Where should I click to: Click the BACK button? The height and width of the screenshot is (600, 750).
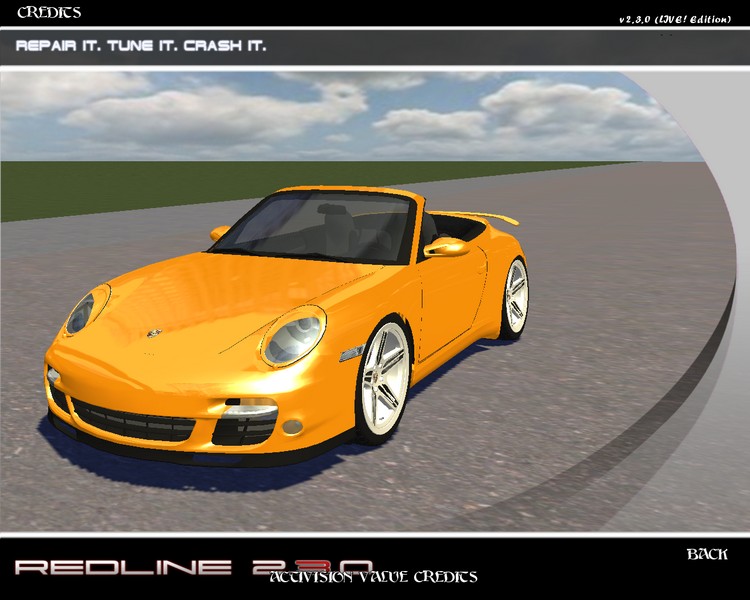[706, 554]
